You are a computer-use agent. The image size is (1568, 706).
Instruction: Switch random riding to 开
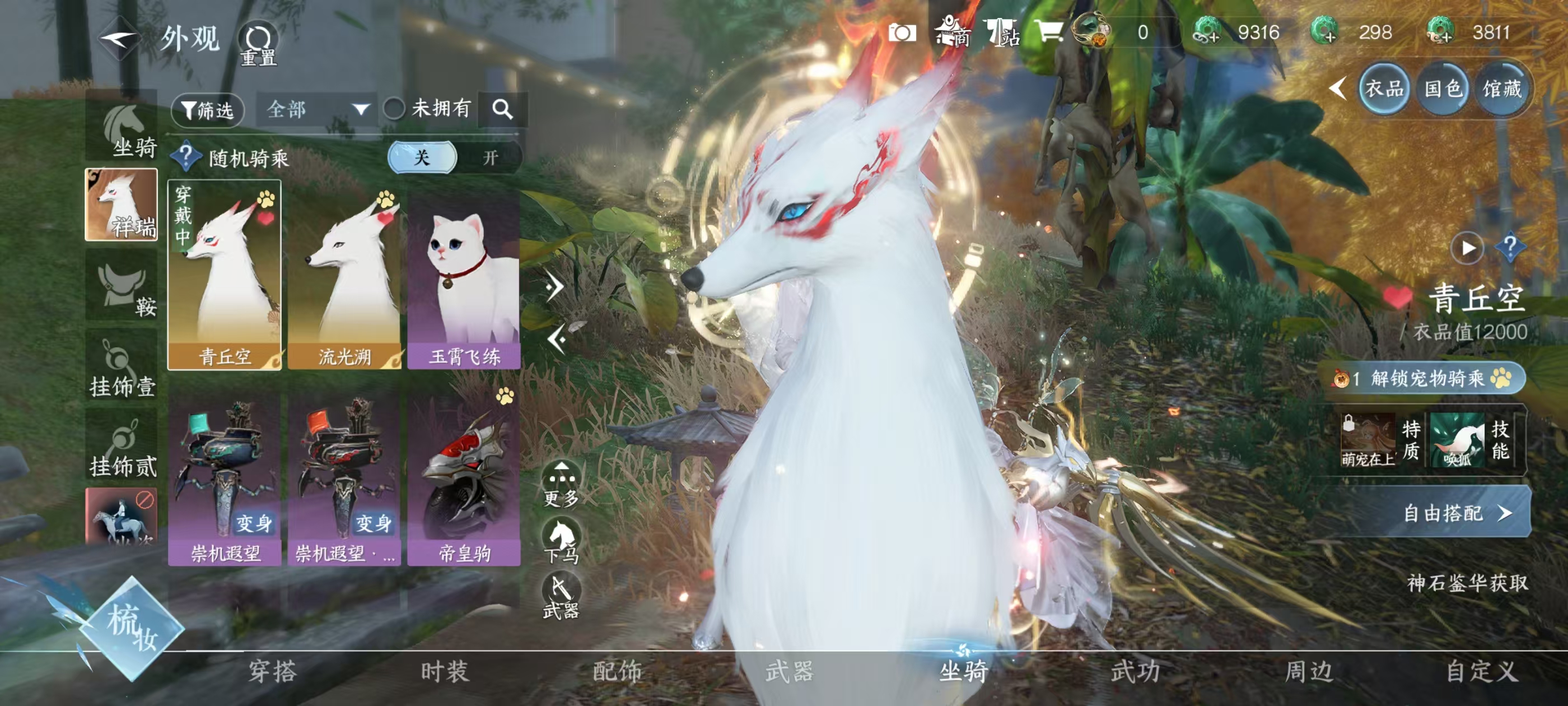(x=490, y=158)
